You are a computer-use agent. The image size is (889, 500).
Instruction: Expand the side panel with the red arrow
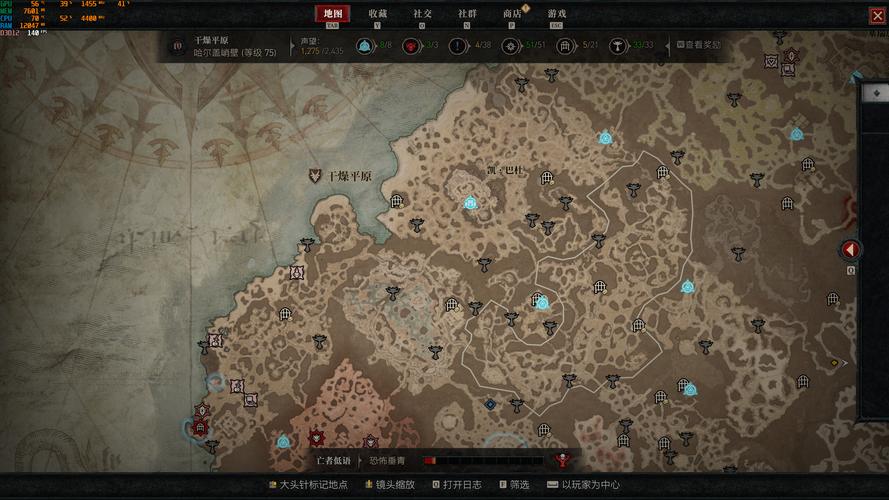click(851, 249)
